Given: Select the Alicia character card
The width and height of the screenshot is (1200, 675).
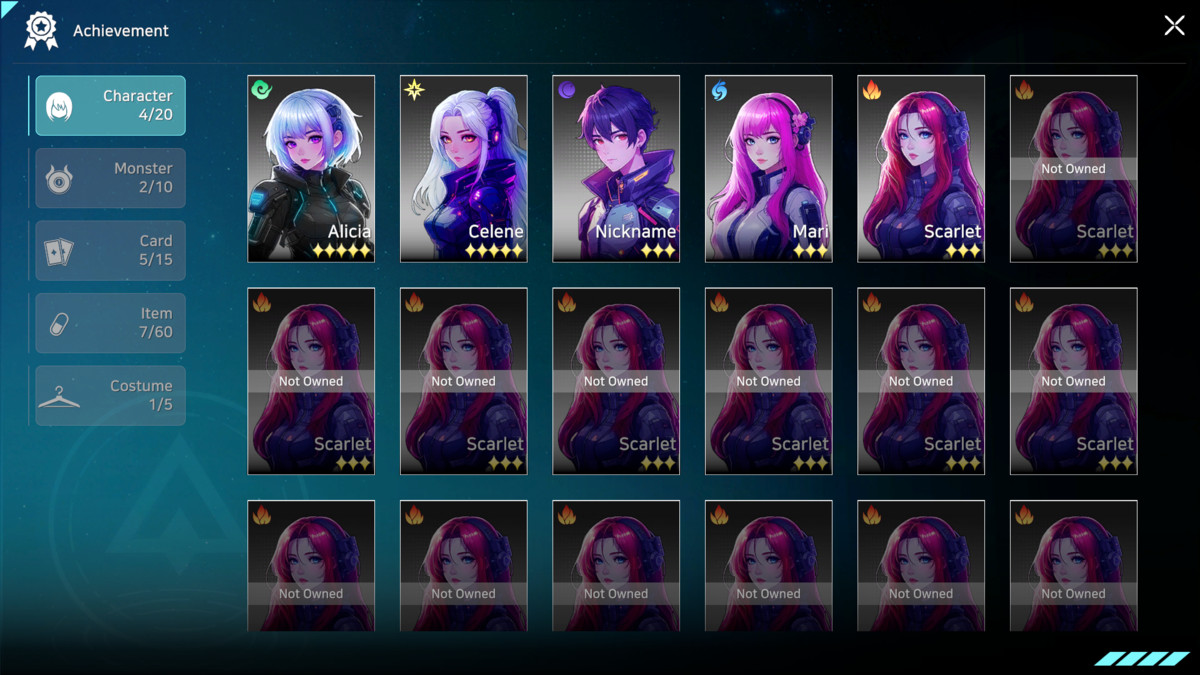Looking at the screenshot, I should click(311, 168).
